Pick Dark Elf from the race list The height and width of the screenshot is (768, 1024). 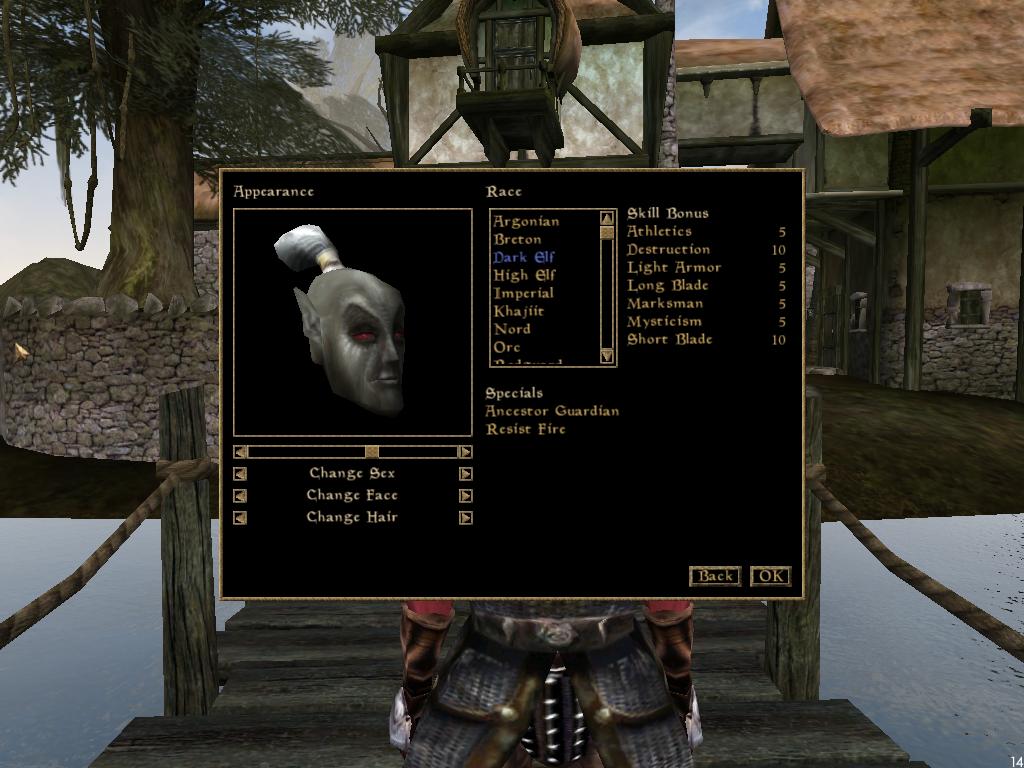(524, 257)
